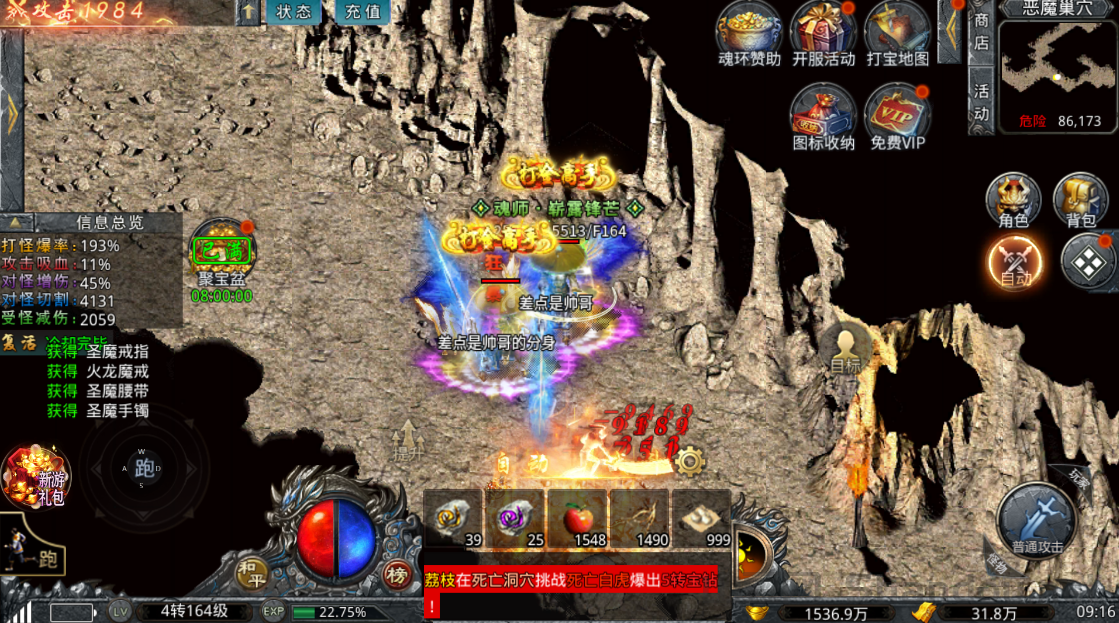Open the 榜 ranking button
Image resolution: width=1119 pixels, height=623 pixels.
tap(397, 574)
